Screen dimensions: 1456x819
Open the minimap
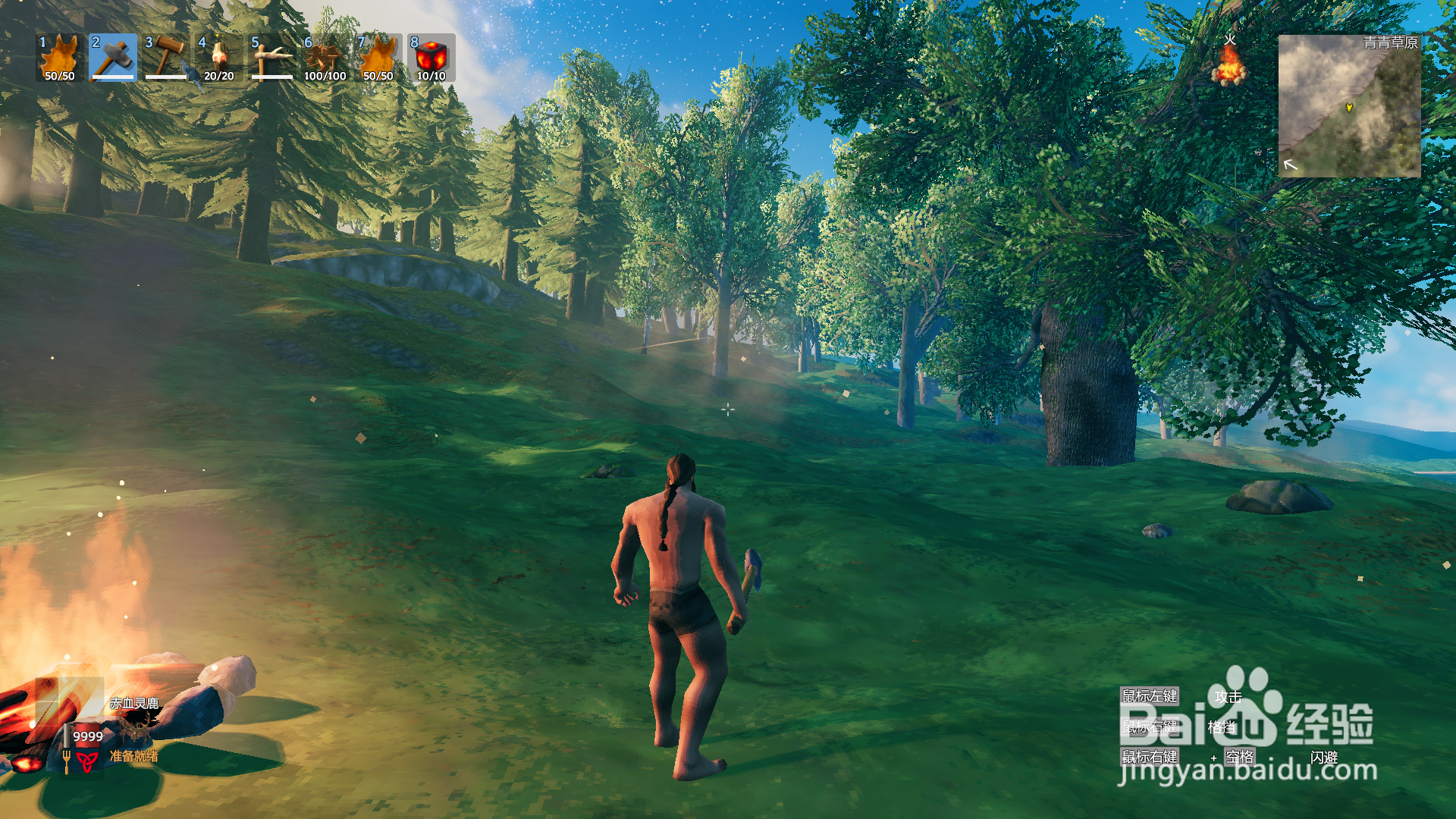[x=1349, y=106]
